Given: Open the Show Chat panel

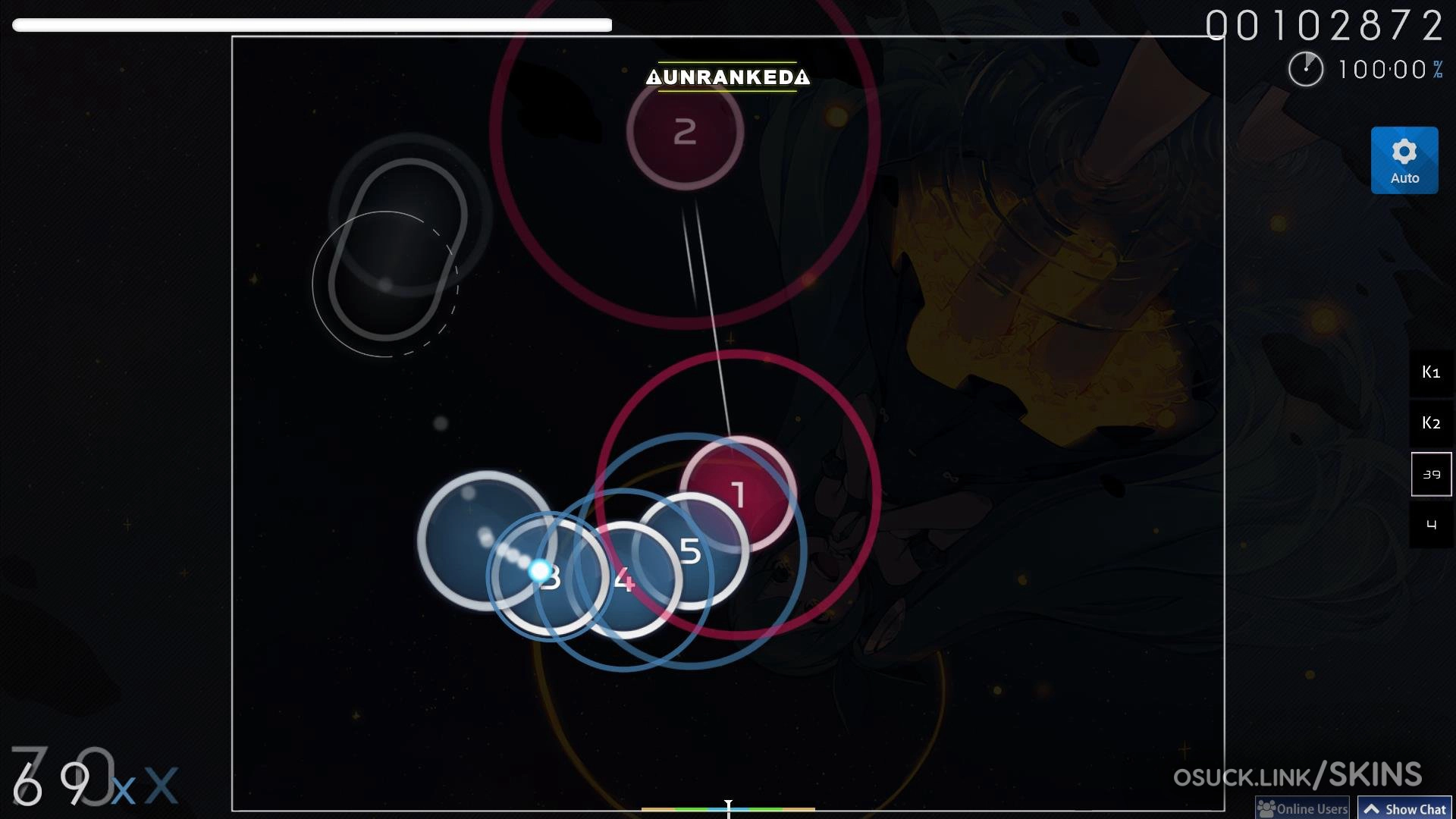Looking at the screenshot, I should tap(1404, 808).
